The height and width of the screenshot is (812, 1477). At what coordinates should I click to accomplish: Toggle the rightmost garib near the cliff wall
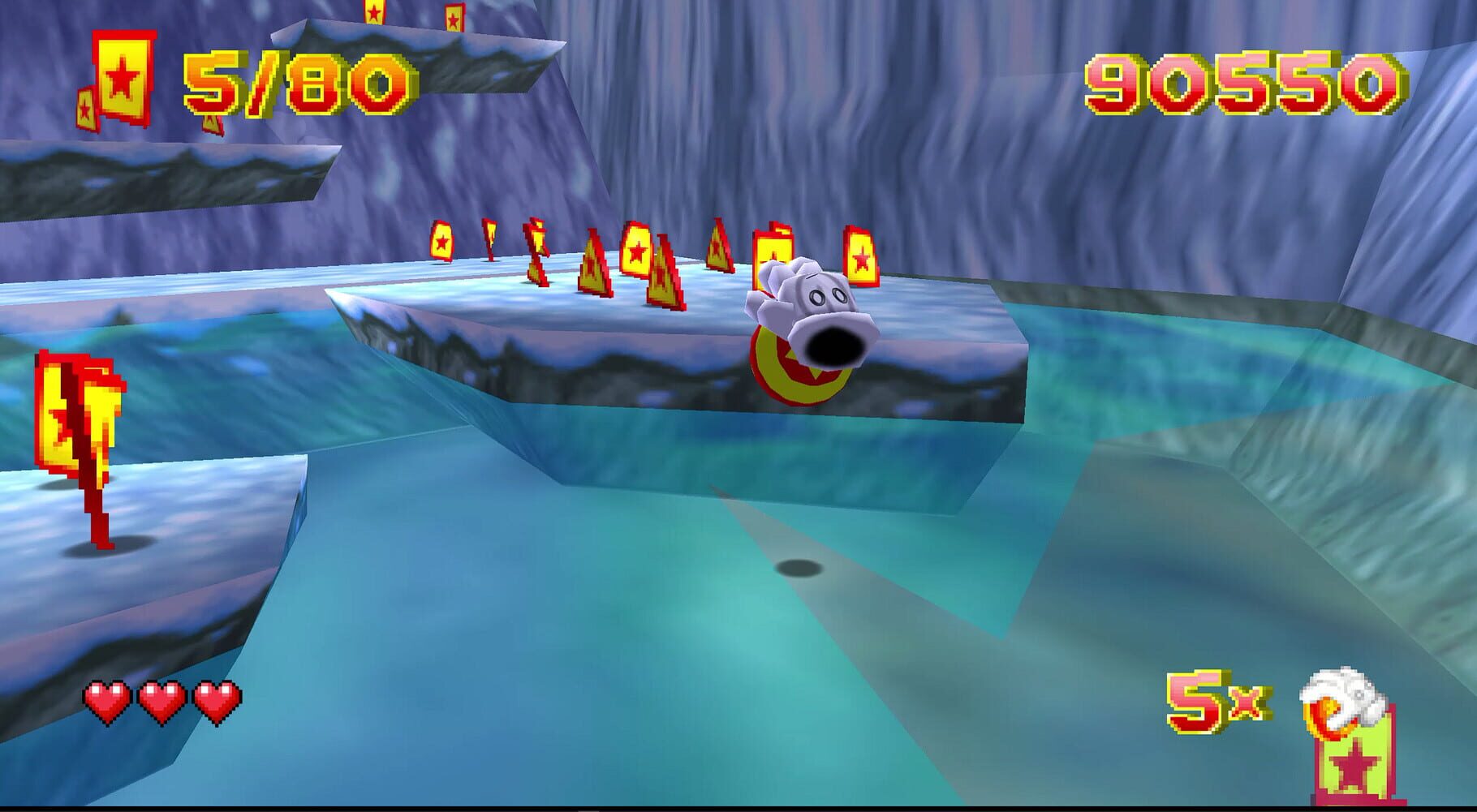point(862,256)
